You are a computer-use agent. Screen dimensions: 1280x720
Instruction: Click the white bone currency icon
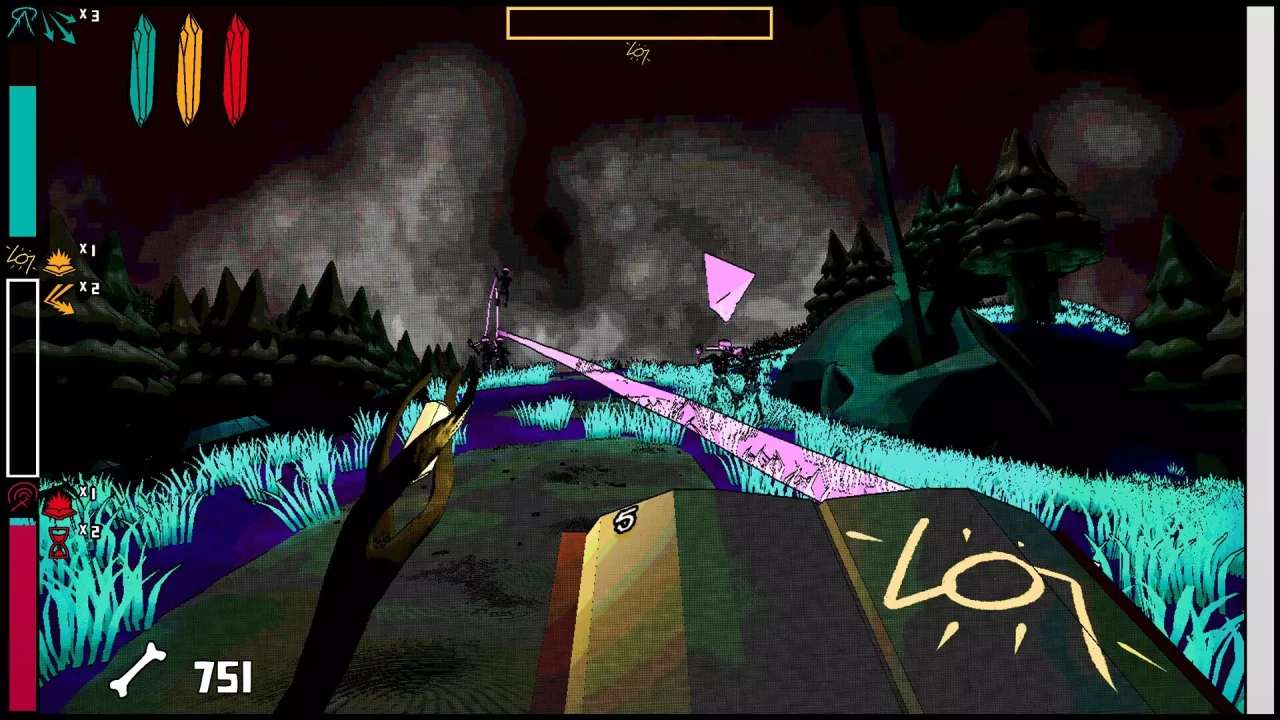pyautogui.click(x=137, y=670)
